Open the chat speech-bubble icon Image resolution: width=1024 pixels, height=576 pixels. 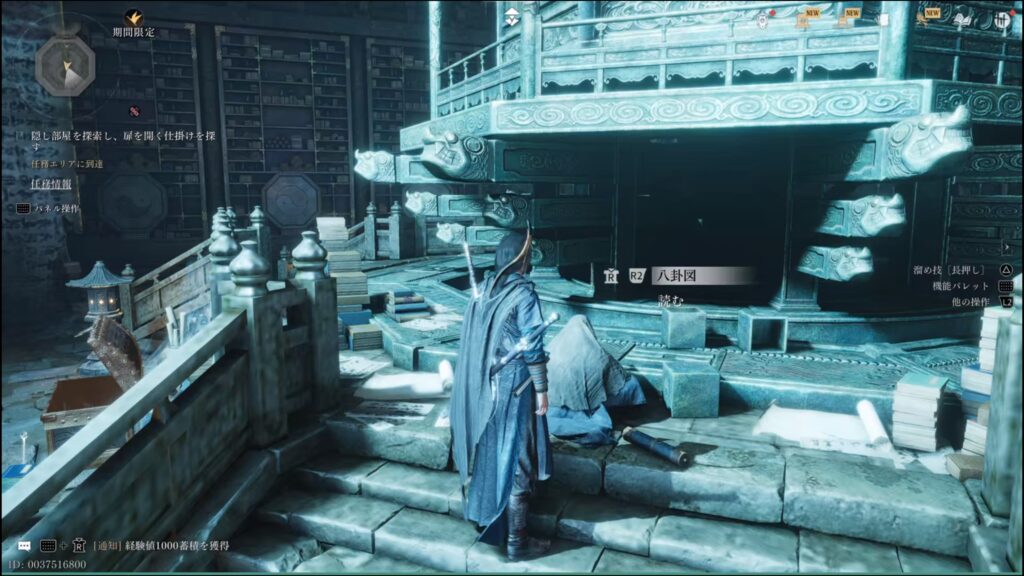(24, 546)
